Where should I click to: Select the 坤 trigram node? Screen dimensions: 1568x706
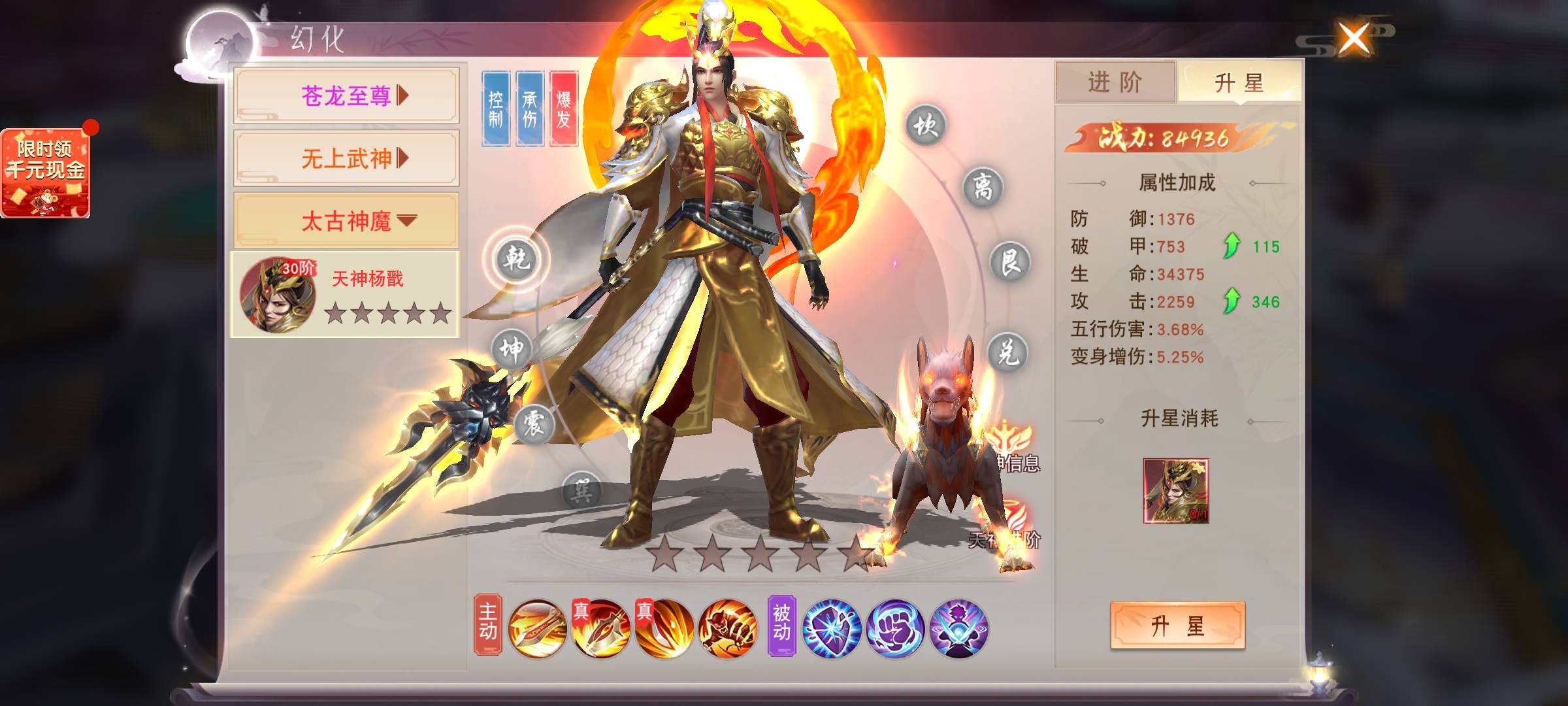(511, 350)
